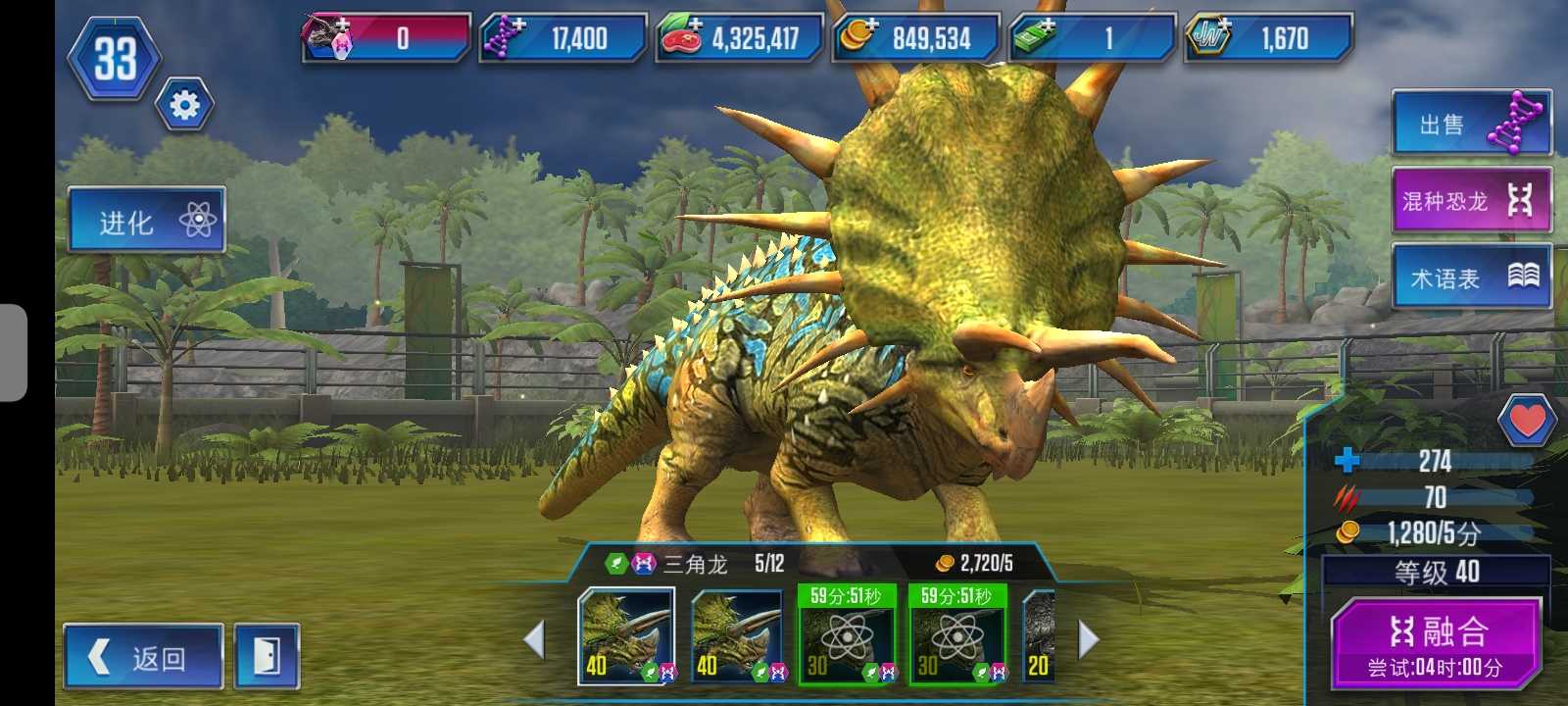Click the exit door icon button
This screenshot has width=1568, height=706.
pyautogui.click(x=267, y=657)
